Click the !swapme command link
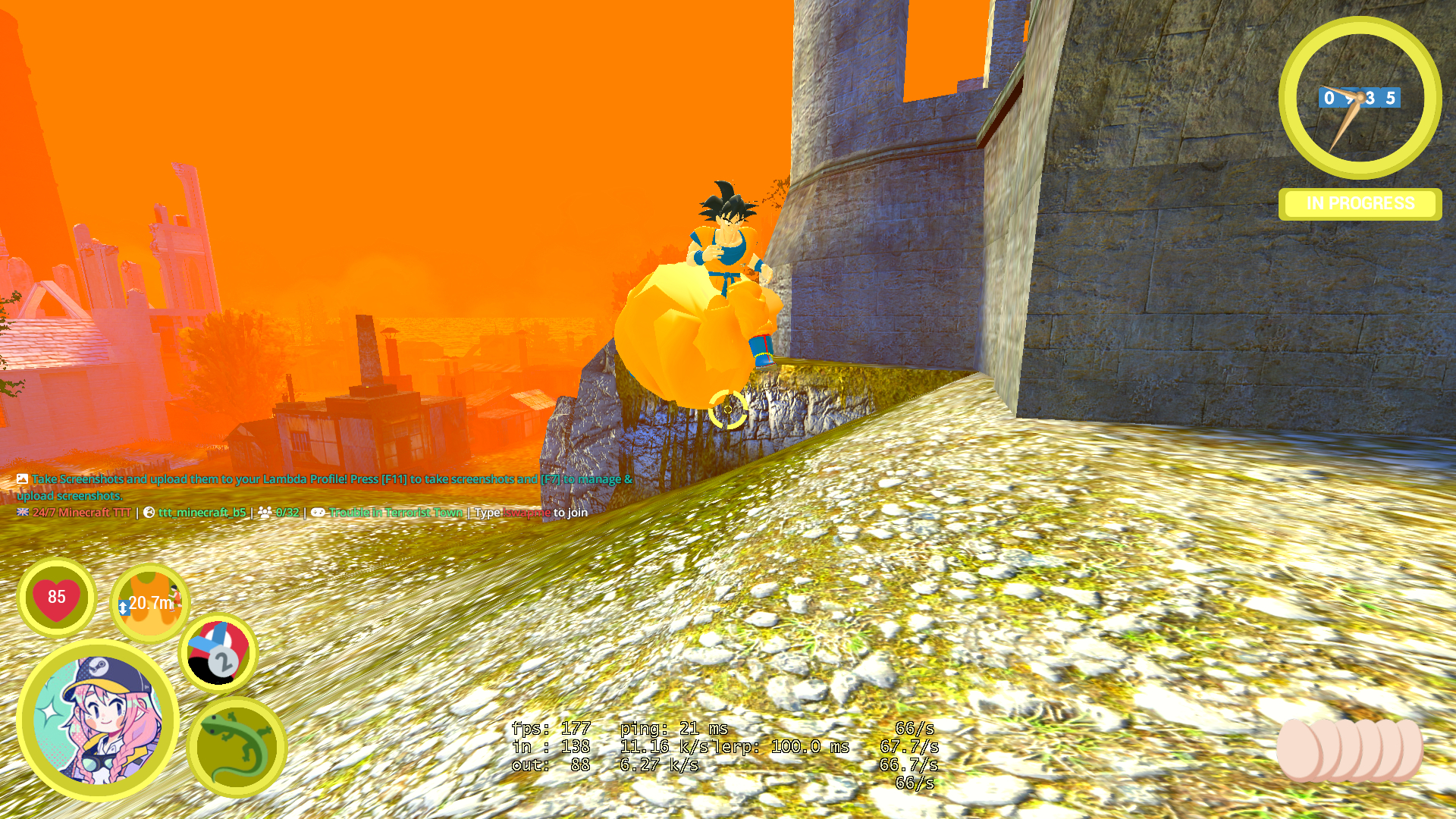 pyautogui.click(x=527, y=513)
